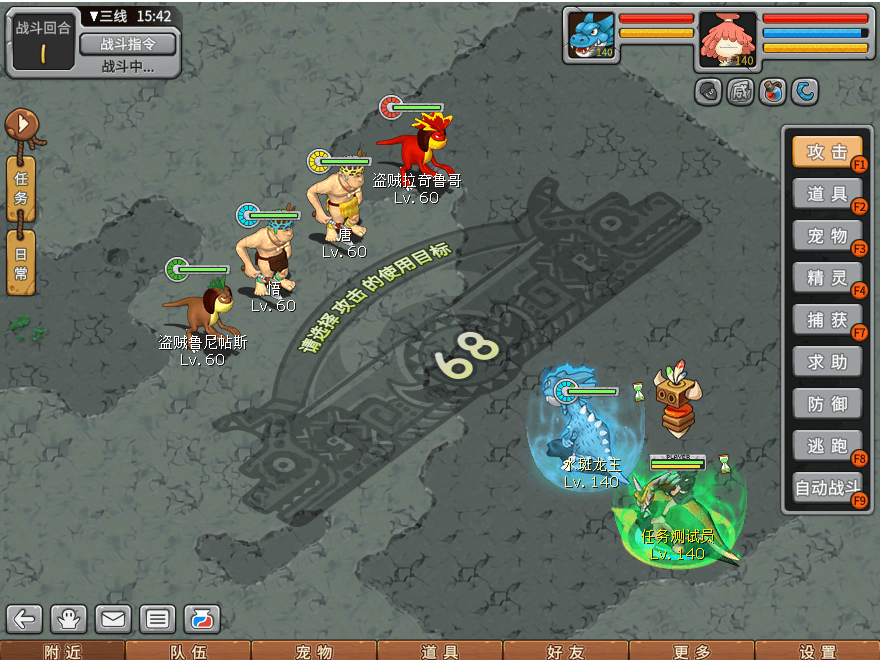Click the 求助 call-for-help button
Screen dimensions: 880x660
(827, 361)
